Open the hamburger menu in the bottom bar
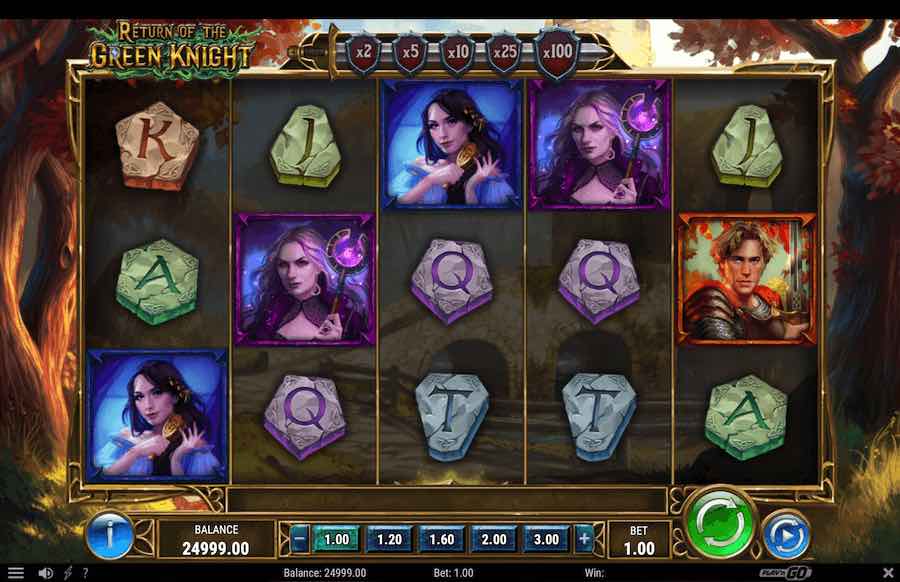 pyautogui.click(x=15, y=573)
